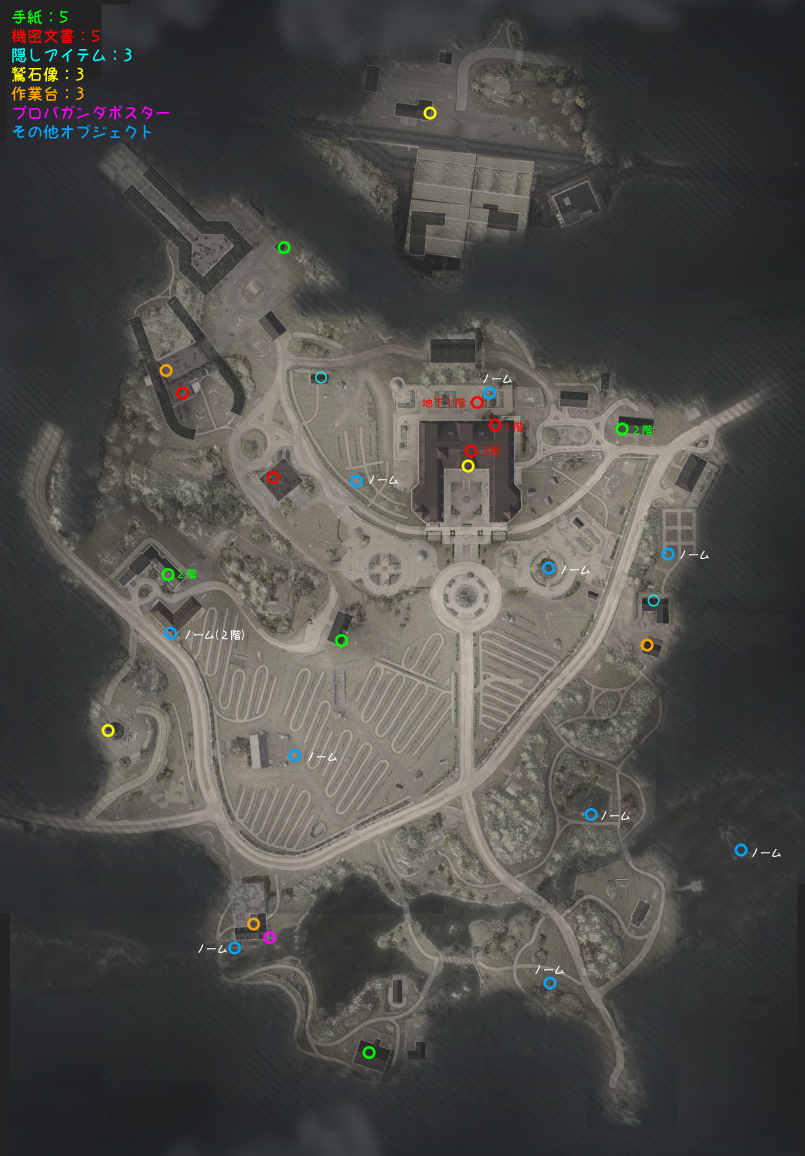Click the red 地下1階 document marker
The height and width of the screenshot is (1156, 805).
click(x=477, y=402)
